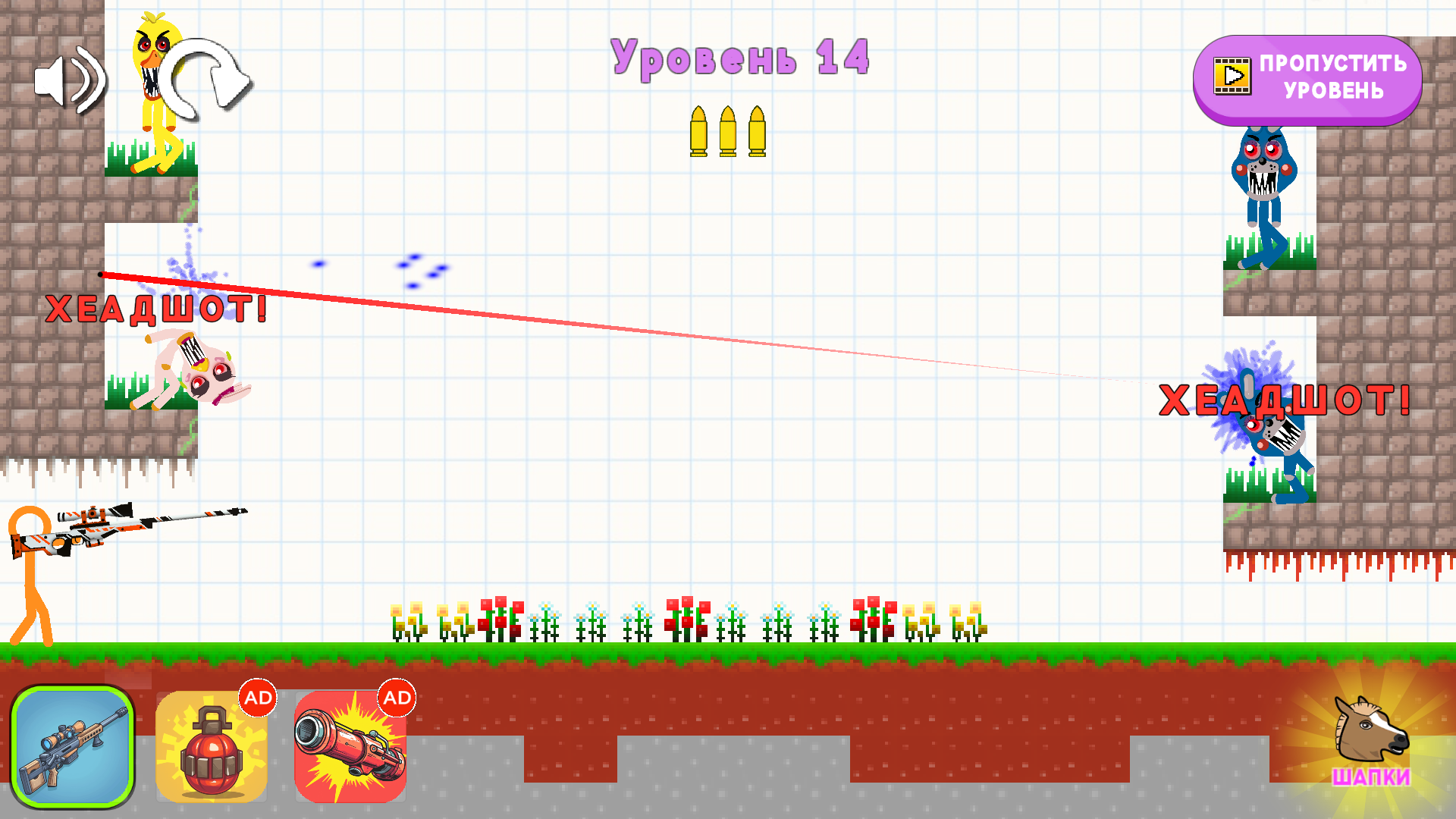Viewport: 1456px width, 819px height.
Task: Click the AD badge on the bazooka slot
Action: 396,698
